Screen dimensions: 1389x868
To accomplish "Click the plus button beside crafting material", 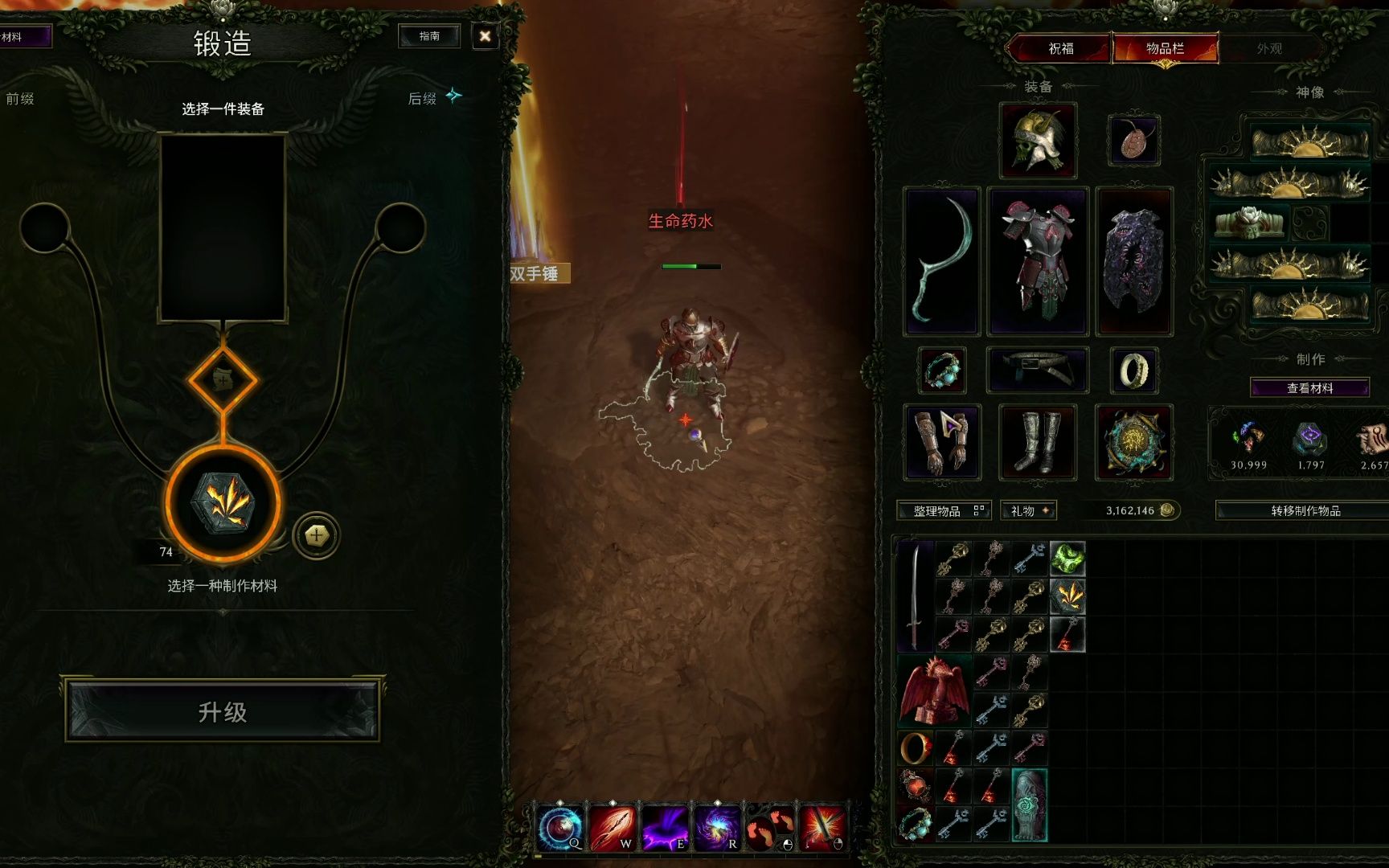I will (x=317, y=534).
